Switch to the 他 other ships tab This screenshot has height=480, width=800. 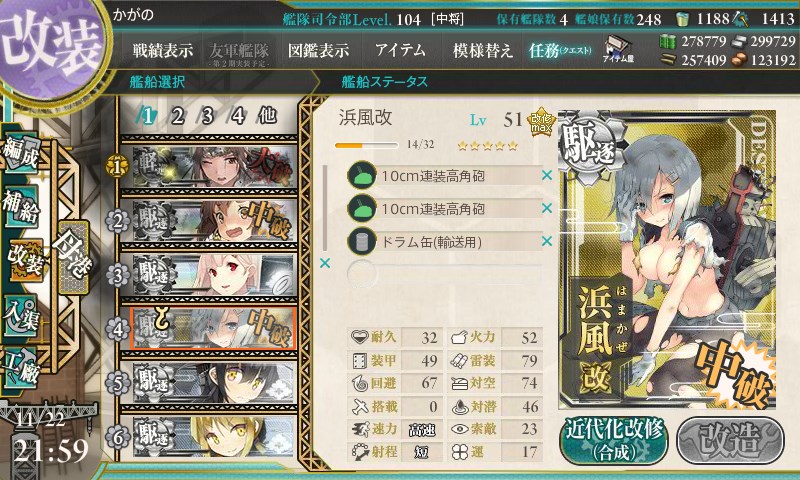tap(268, 115)
